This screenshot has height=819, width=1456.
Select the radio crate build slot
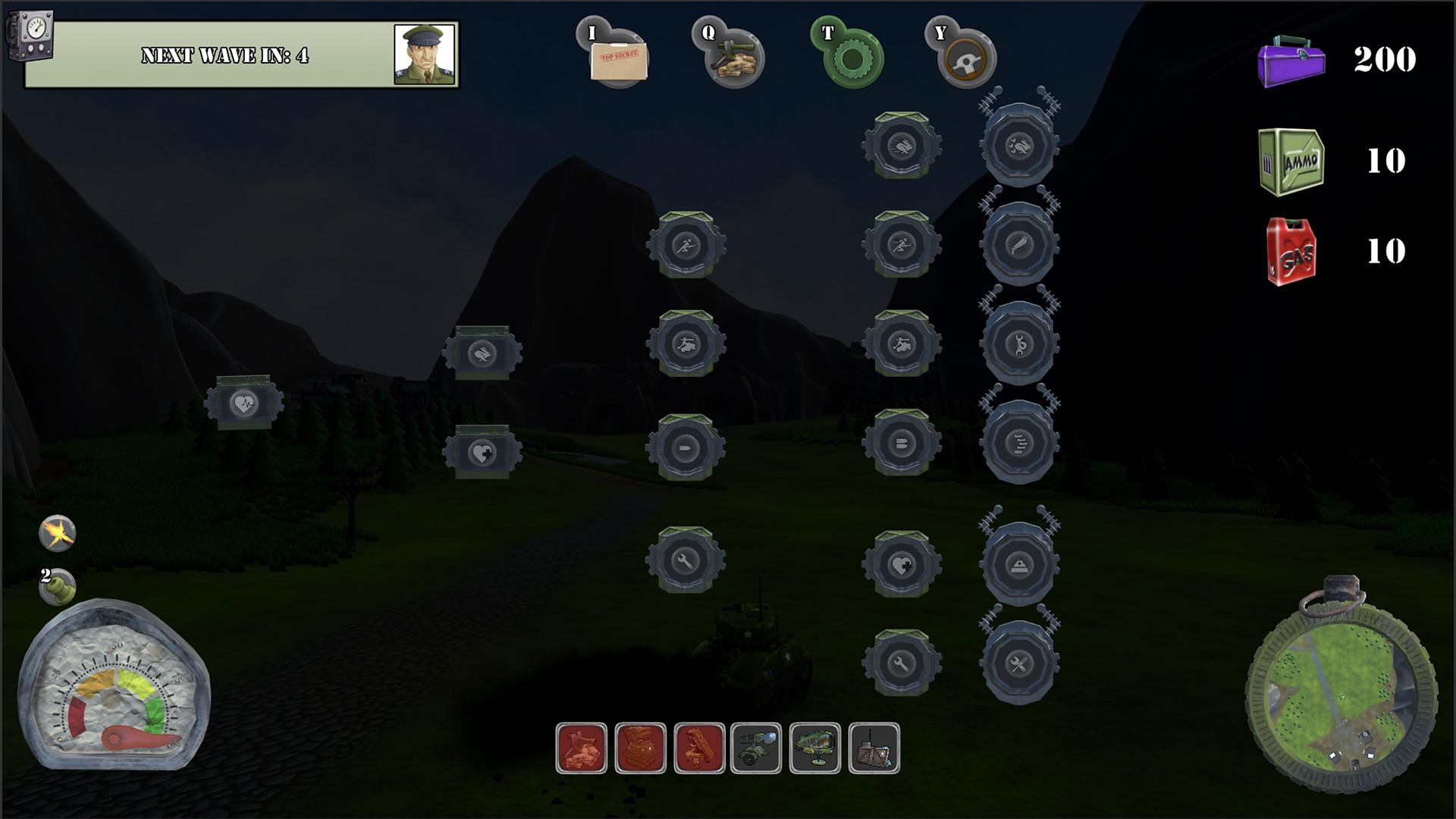pyautogui.click(x=874, y=748)
